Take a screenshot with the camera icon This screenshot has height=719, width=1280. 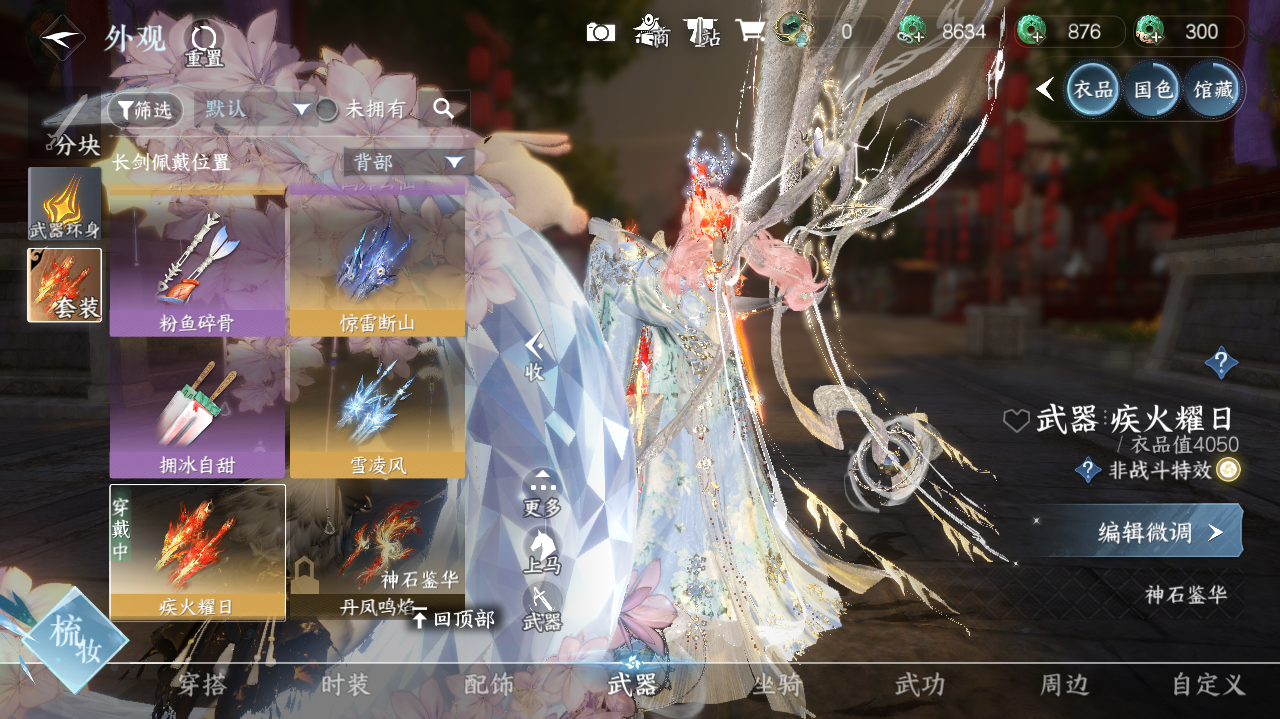(x=600, y=32)
